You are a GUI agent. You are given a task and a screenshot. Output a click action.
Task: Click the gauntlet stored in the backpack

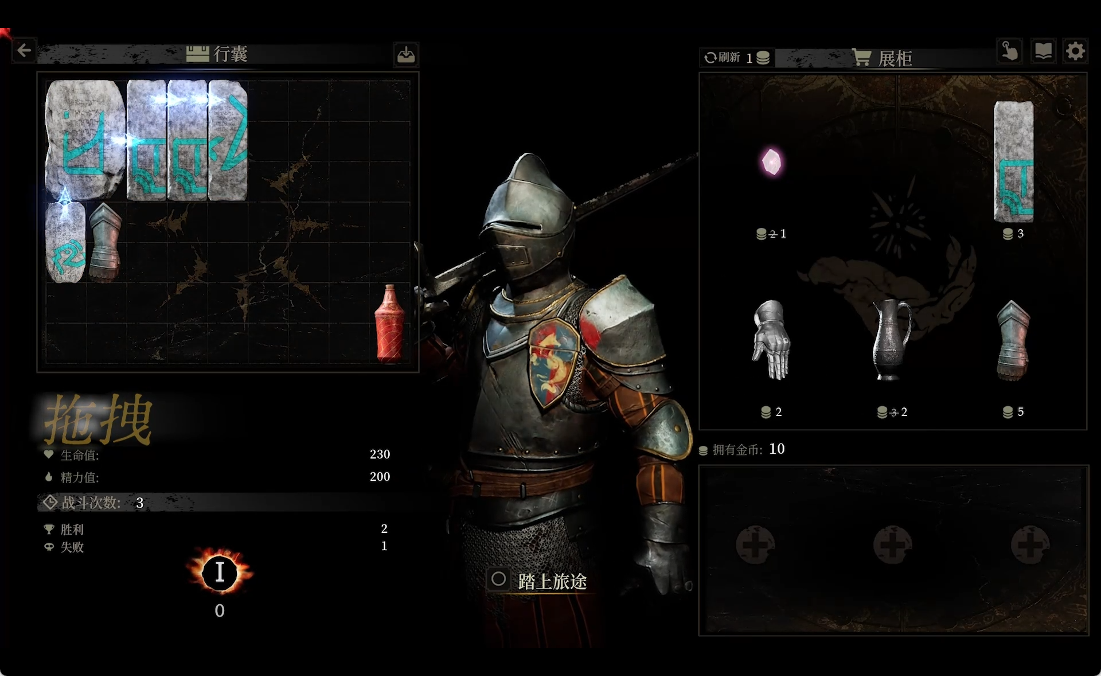click(x=104, y=241)
